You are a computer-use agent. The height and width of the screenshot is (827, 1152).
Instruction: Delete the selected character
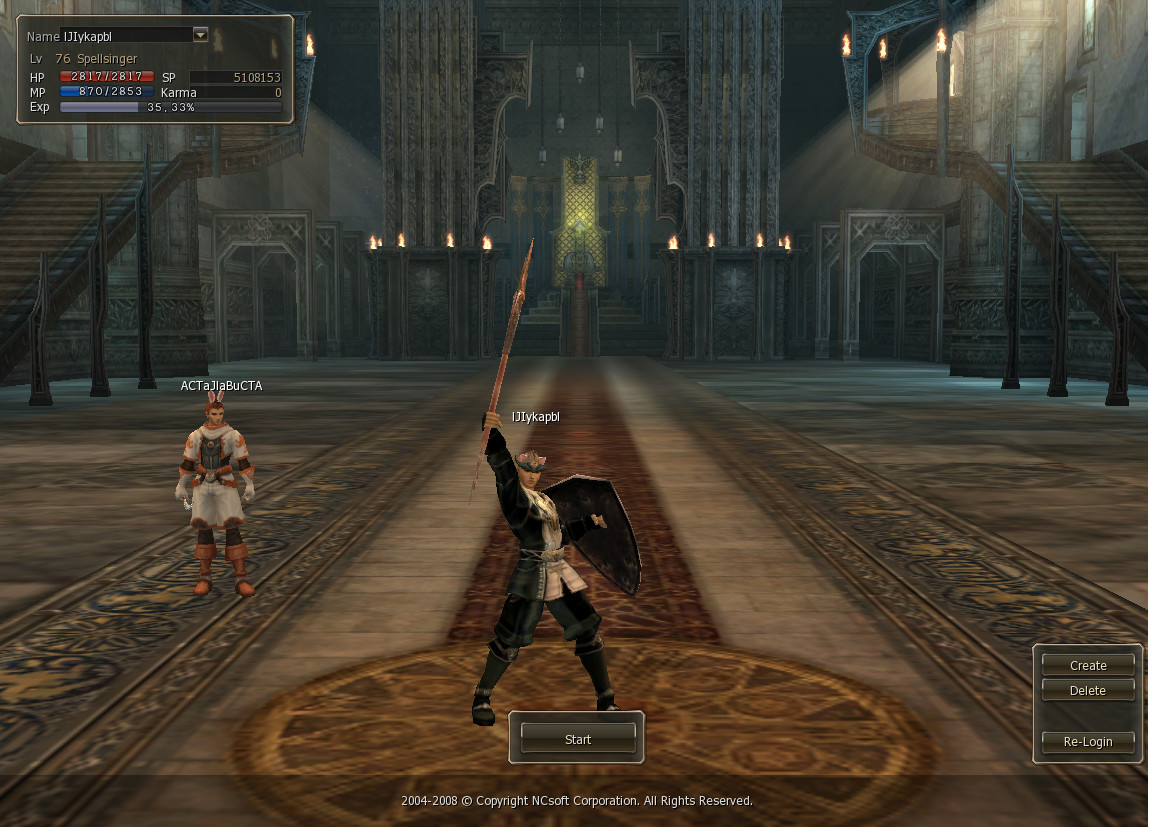(1088, 690)
